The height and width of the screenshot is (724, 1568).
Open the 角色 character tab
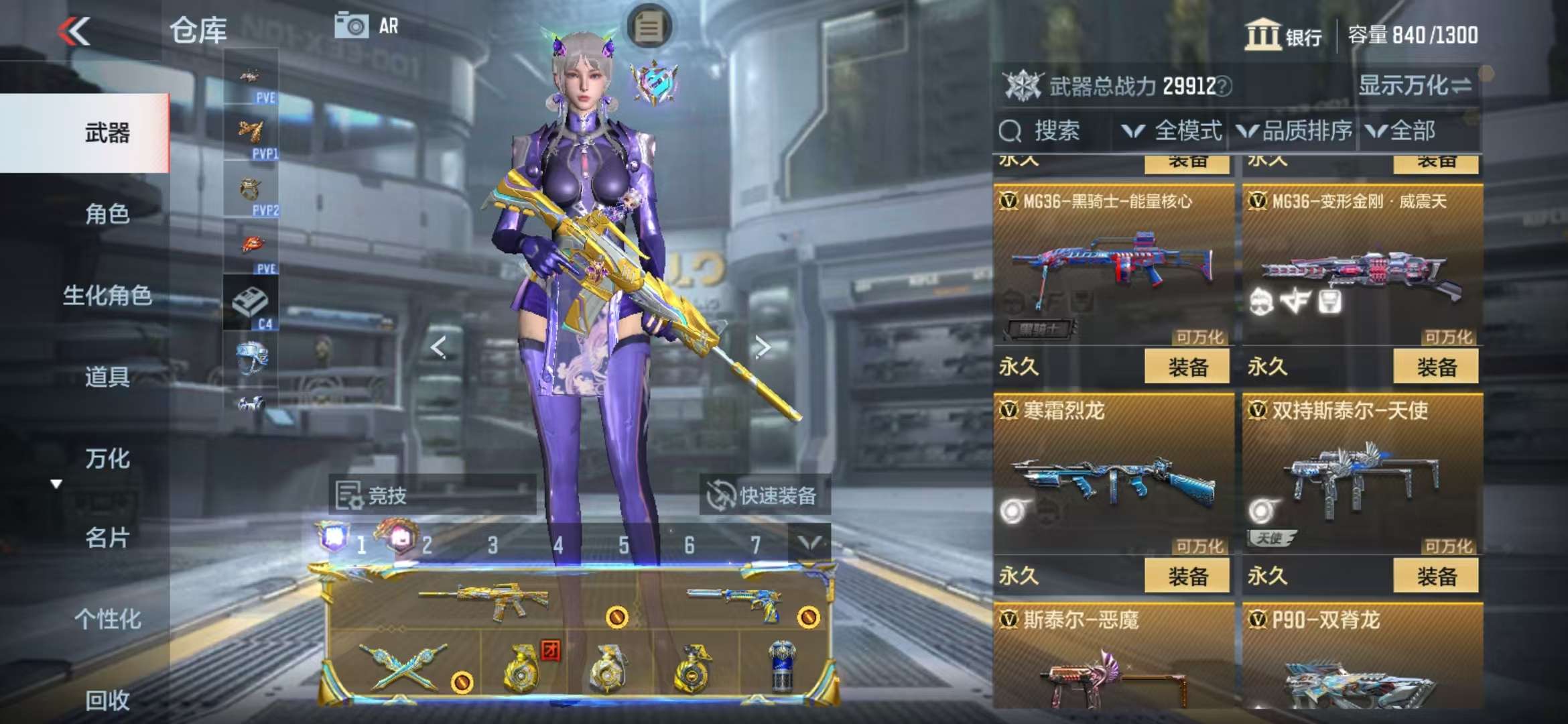point(107,215)
